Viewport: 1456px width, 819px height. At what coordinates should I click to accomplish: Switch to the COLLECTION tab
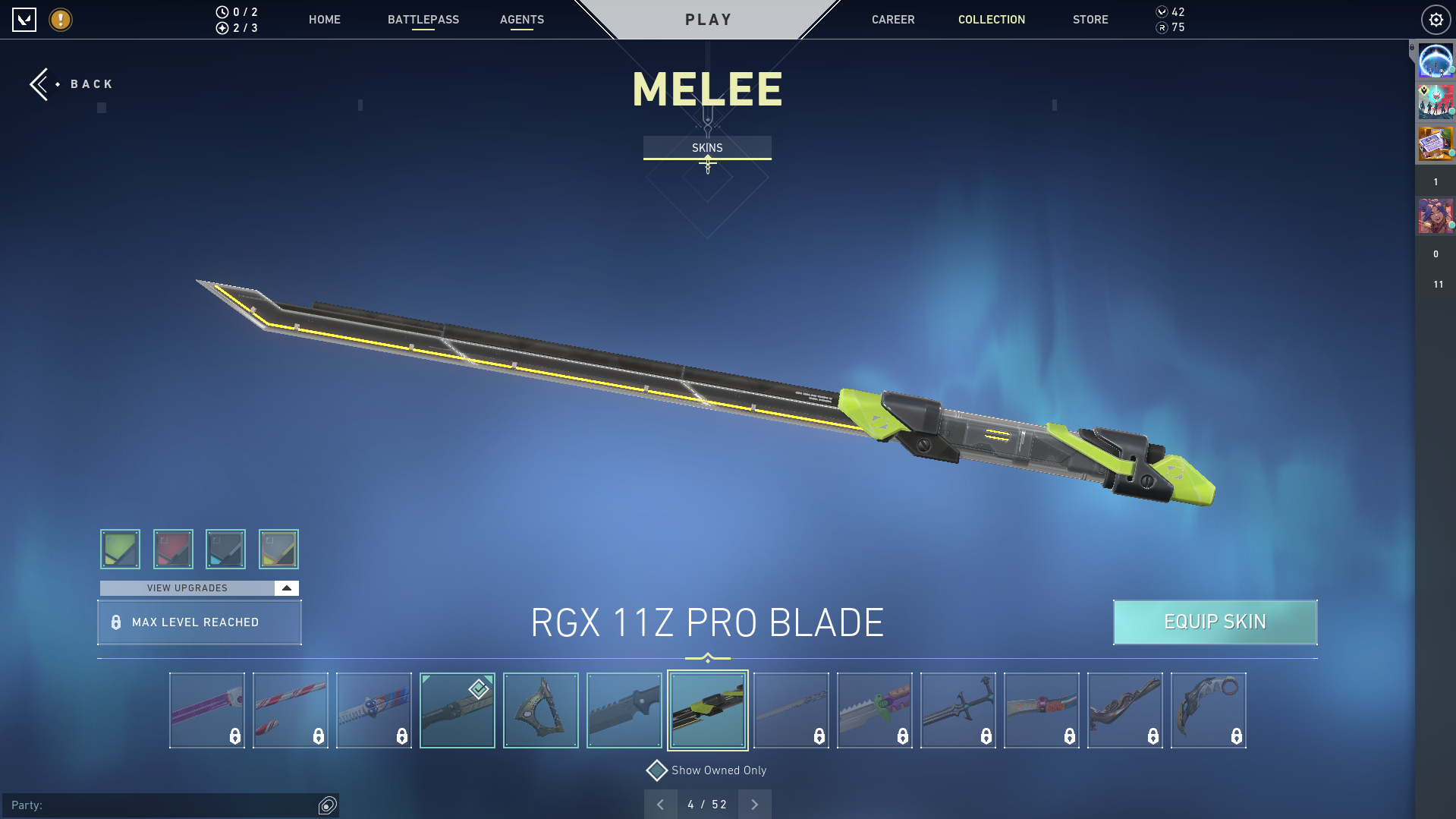(x=991, y=20)
